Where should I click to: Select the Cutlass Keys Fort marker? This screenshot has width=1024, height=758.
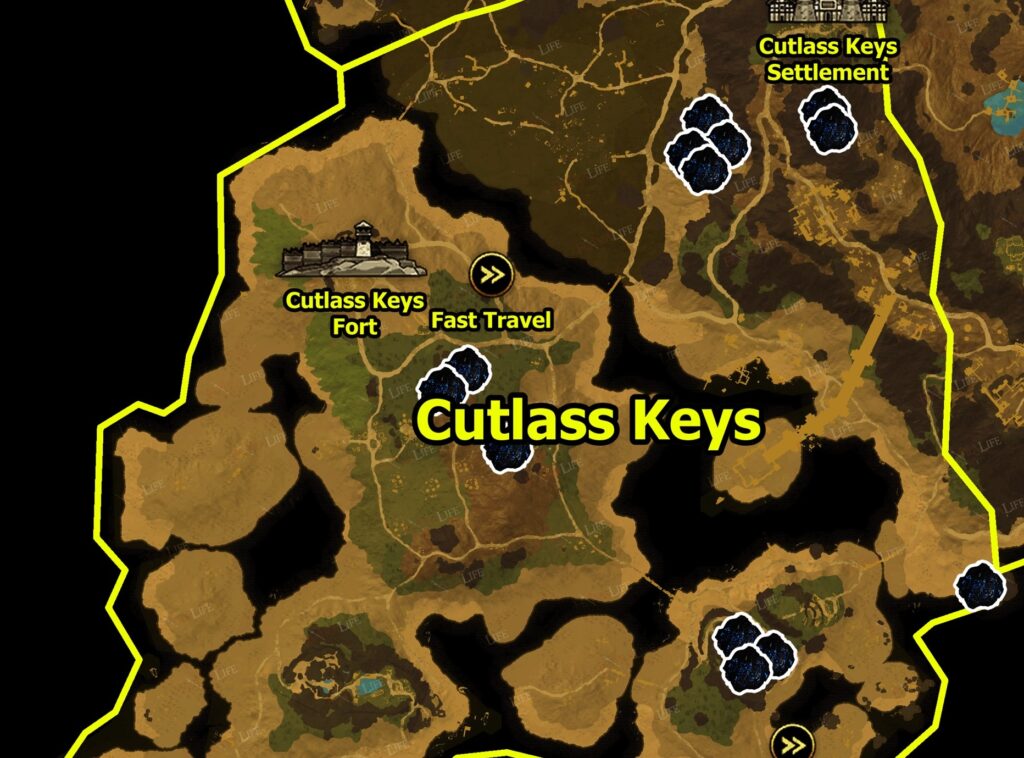353,250
